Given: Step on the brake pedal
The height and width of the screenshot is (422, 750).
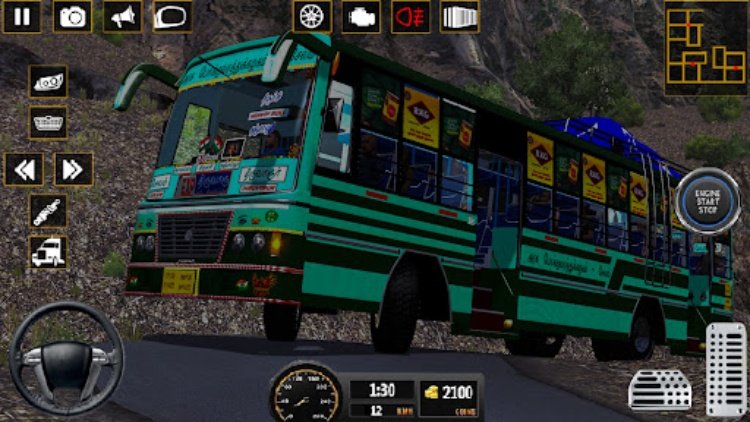Looking at the screenshot, I should (660, 389).
